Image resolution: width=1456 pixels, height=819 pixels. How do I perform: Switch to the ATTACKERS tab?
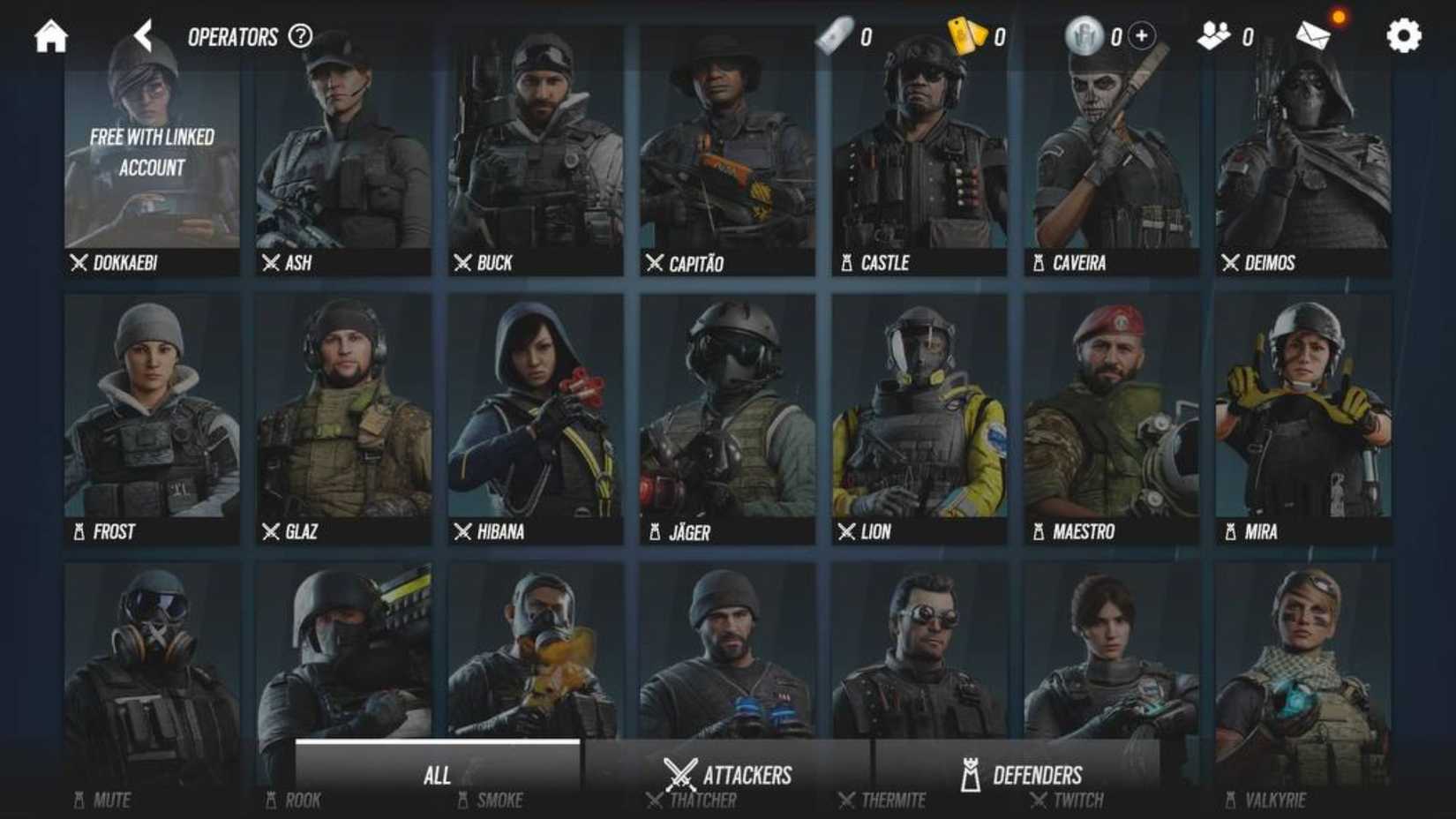pyautogui.click(x=728, y=774)
